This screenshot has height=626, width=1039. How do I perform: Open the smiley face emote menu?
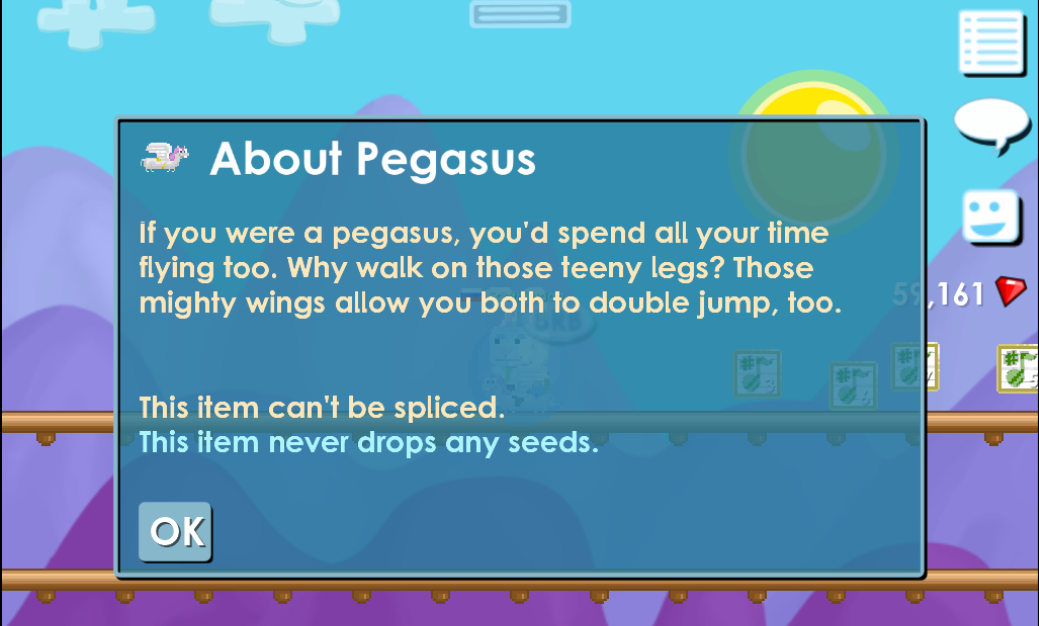click(991, 217)
